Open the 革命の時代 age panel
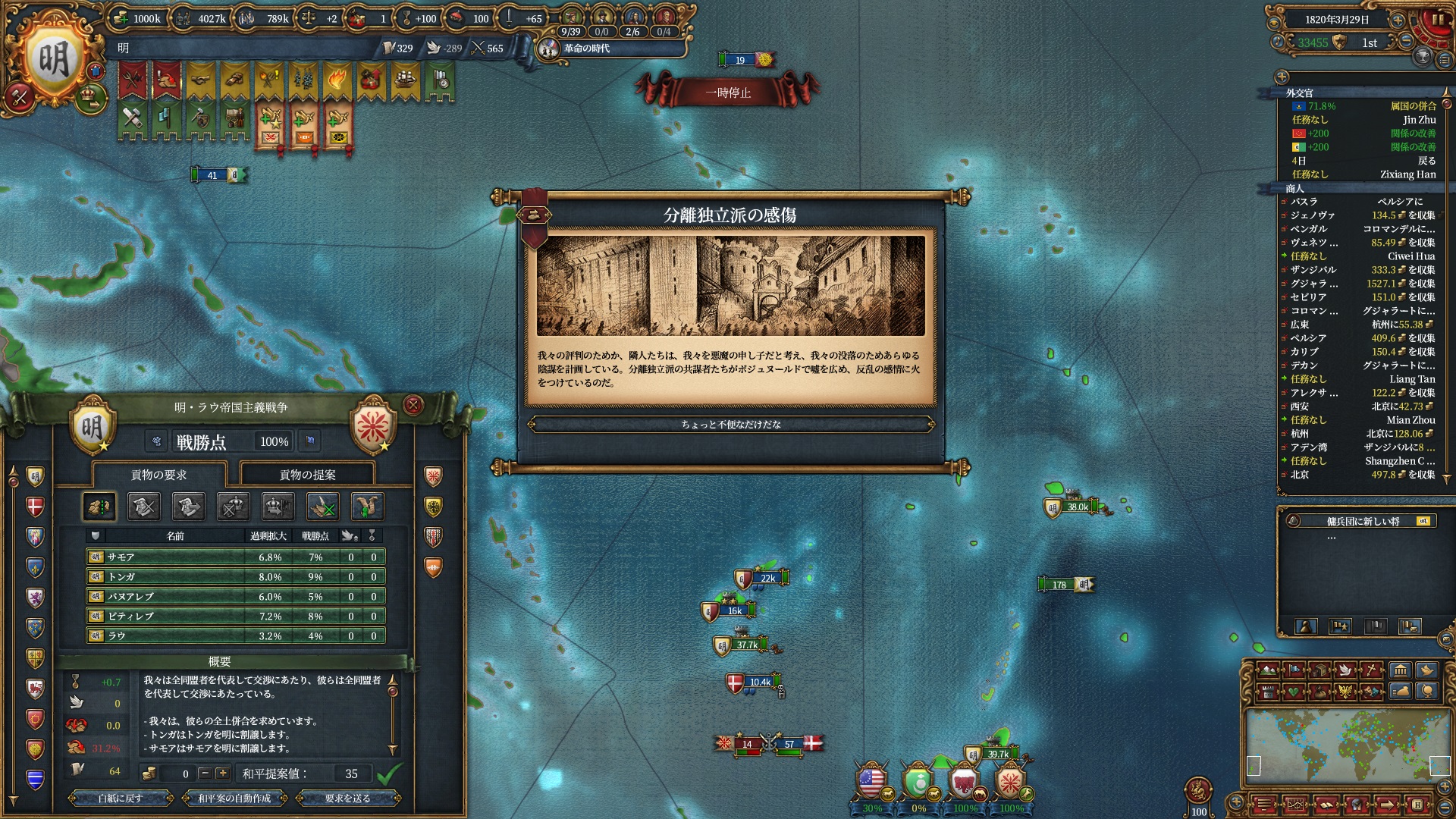Screen dimensions: 1456x819 point(585,49)
